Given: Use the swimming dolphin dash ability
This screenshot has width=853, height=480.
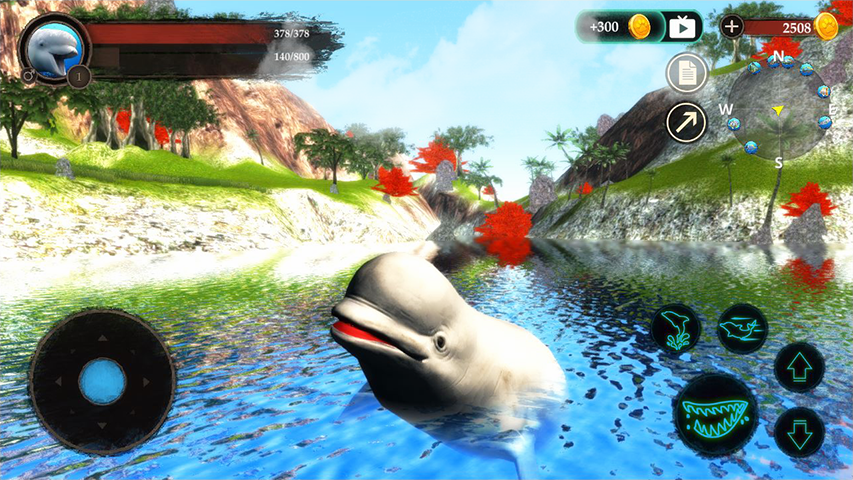Looking at the screenshot, I should [742, 329].
